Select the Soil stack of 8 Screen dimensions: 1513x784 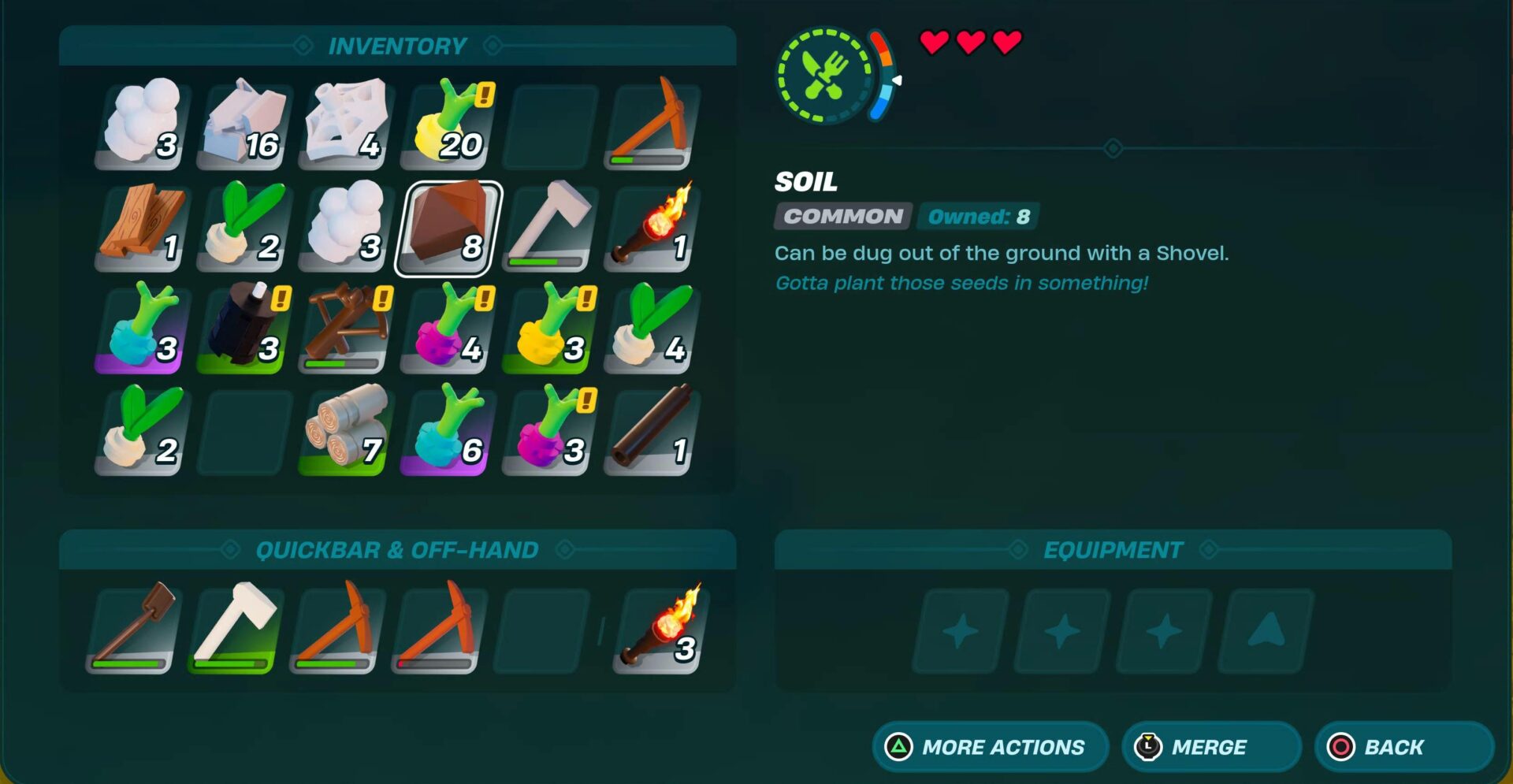tap(448, 229)
